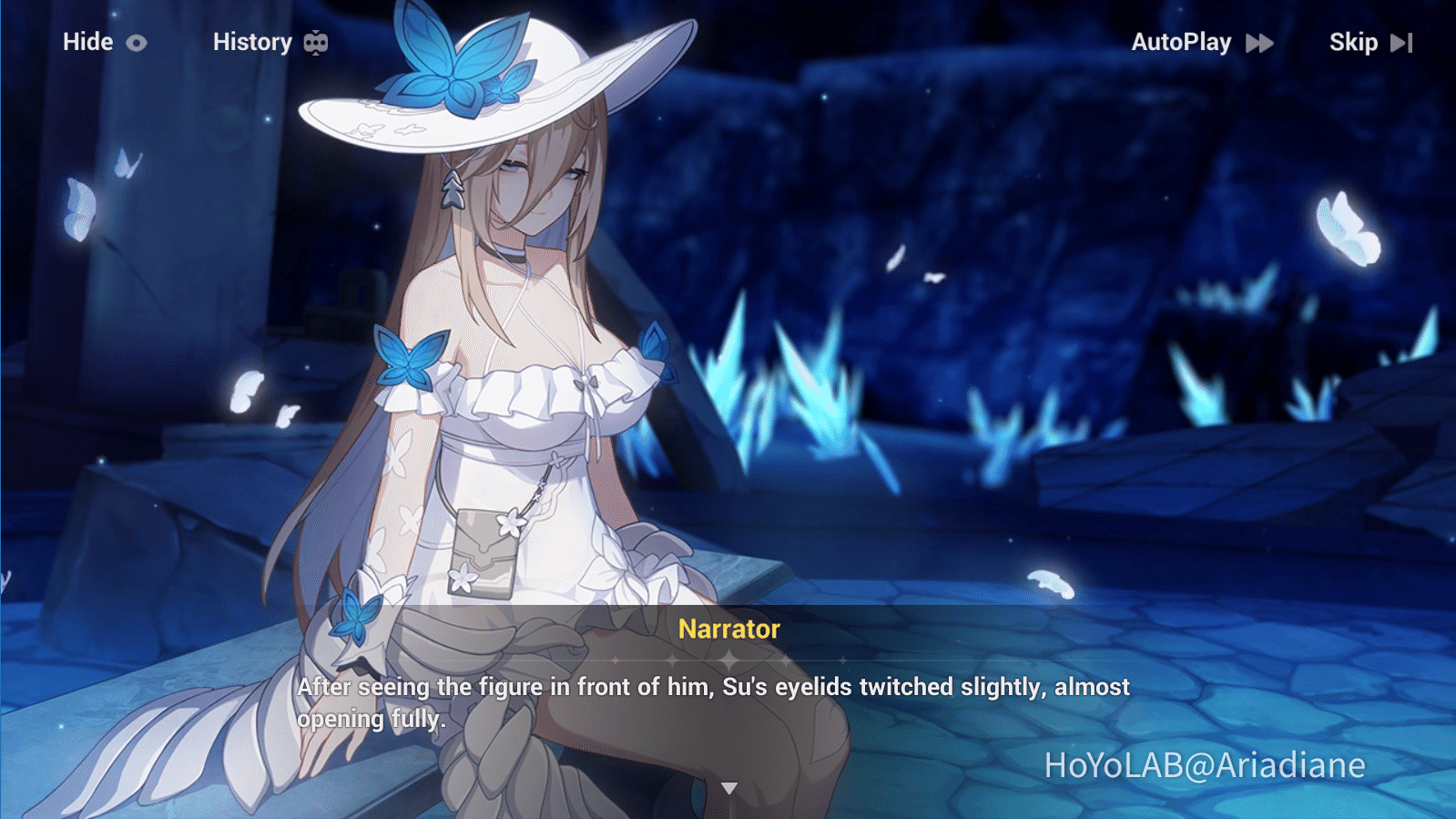Advance the scene using the bottom chevron
Image resolution: width=1456 pixels, height=819 pixels.
[x=728, y=789]
